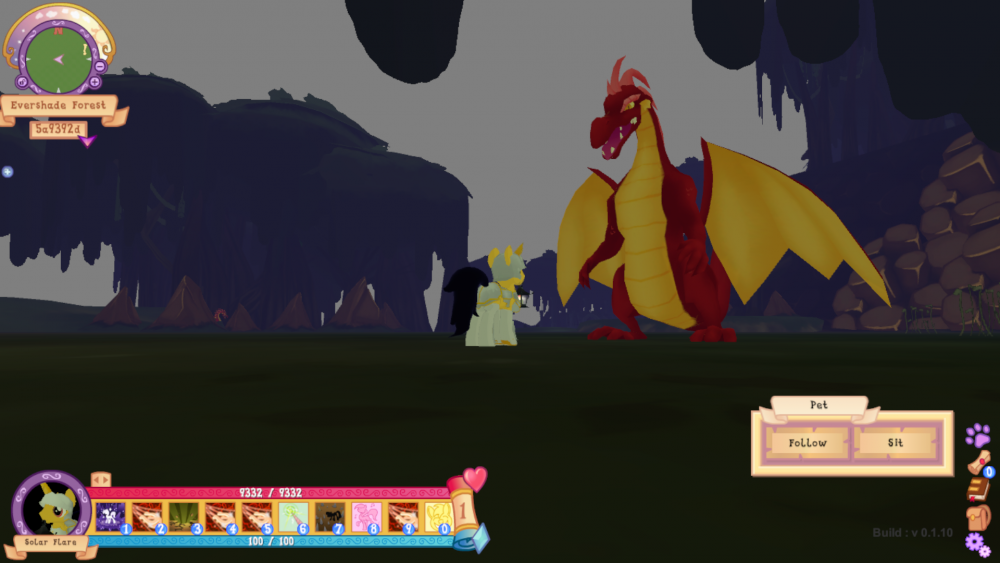This screenshot has width=1000, height=563.
Task: Activate the pink pony skill in slot 8
Action: [x=365, y=517]
